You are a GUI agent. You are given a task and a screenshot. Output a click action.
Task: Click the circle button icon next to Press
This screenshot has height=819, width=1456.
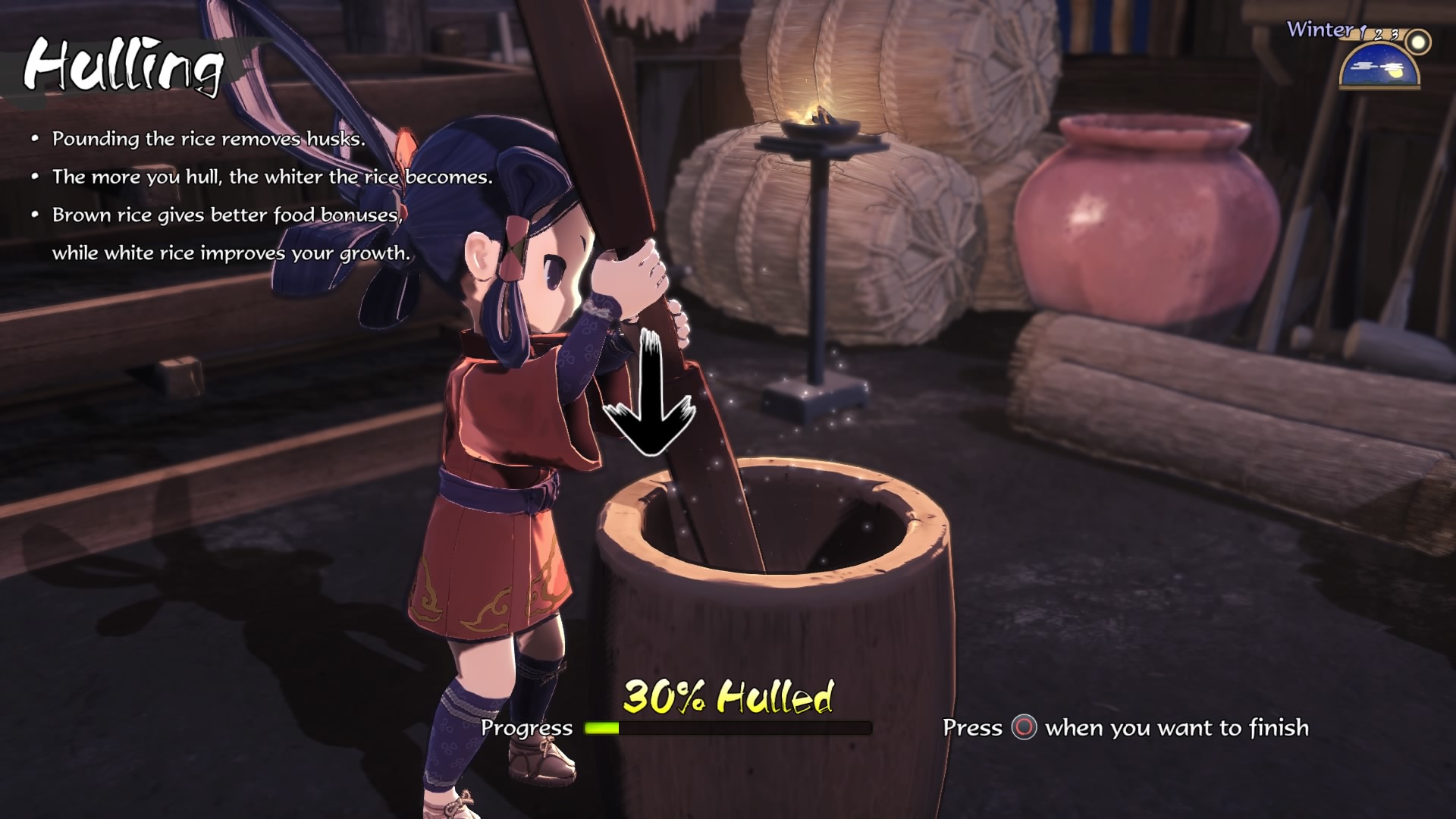[1024, 727]
